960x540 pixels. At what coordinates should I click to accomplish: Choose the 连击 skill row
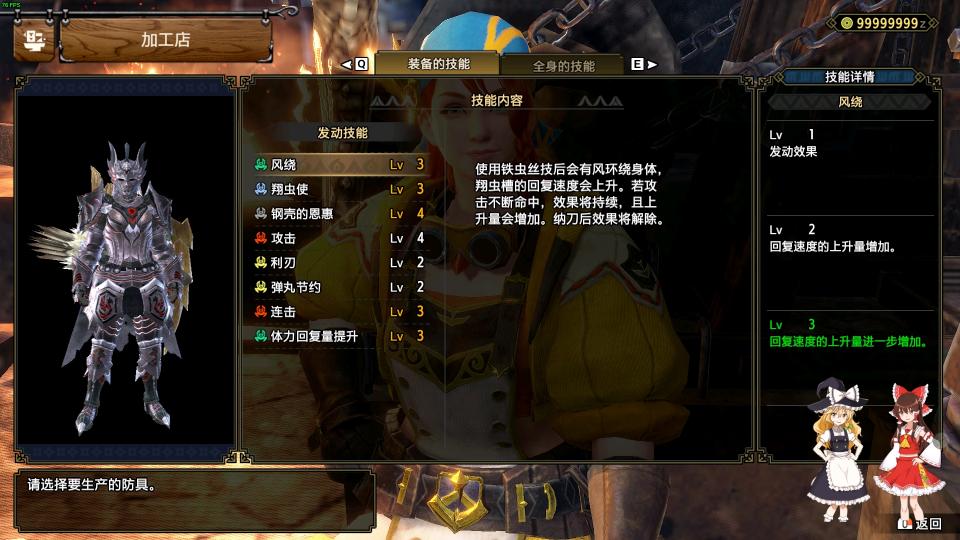click(340, 311)
